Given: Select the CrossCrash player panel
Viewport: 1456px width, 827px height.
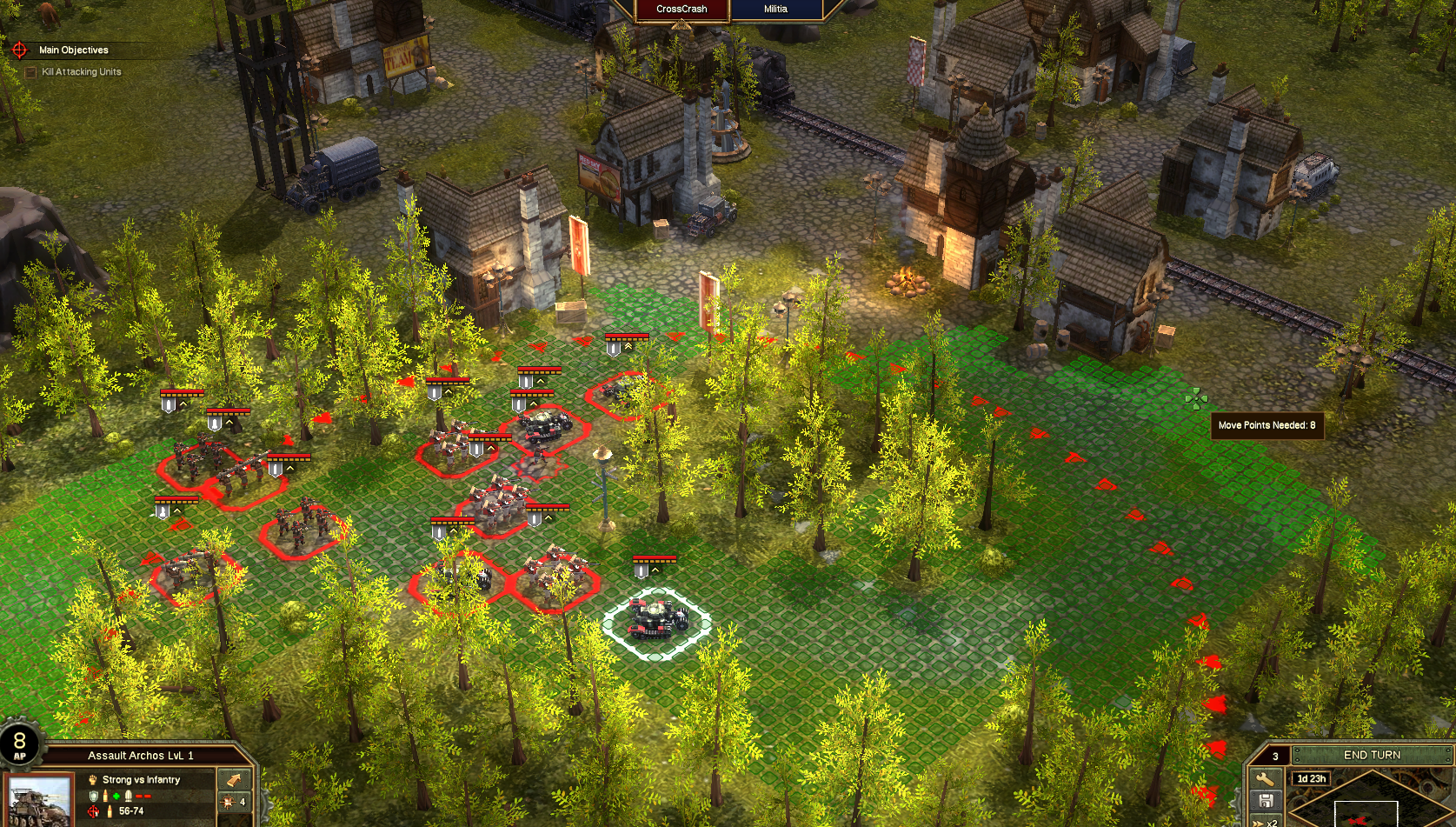Looking at the screenshot, I should click(x=681, y=10).
